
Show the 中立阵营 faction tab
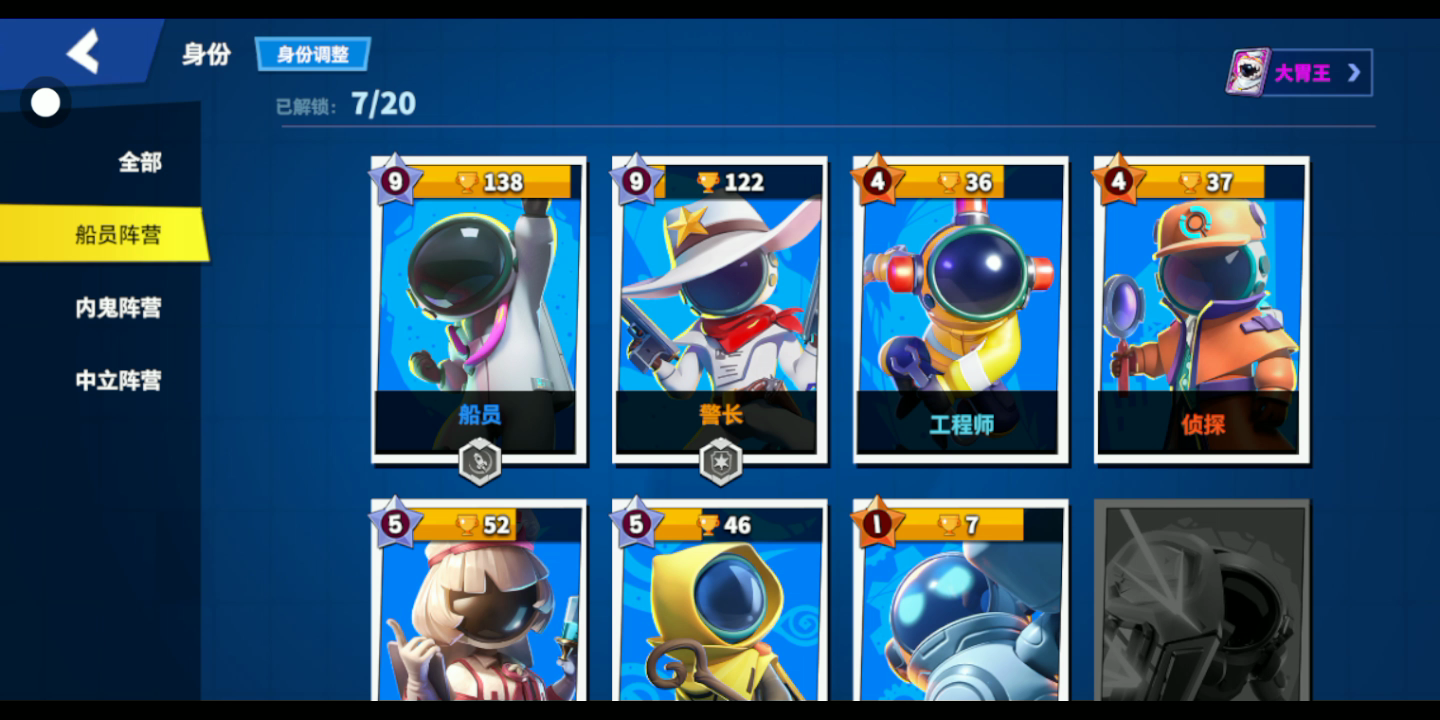click(117, 380)
